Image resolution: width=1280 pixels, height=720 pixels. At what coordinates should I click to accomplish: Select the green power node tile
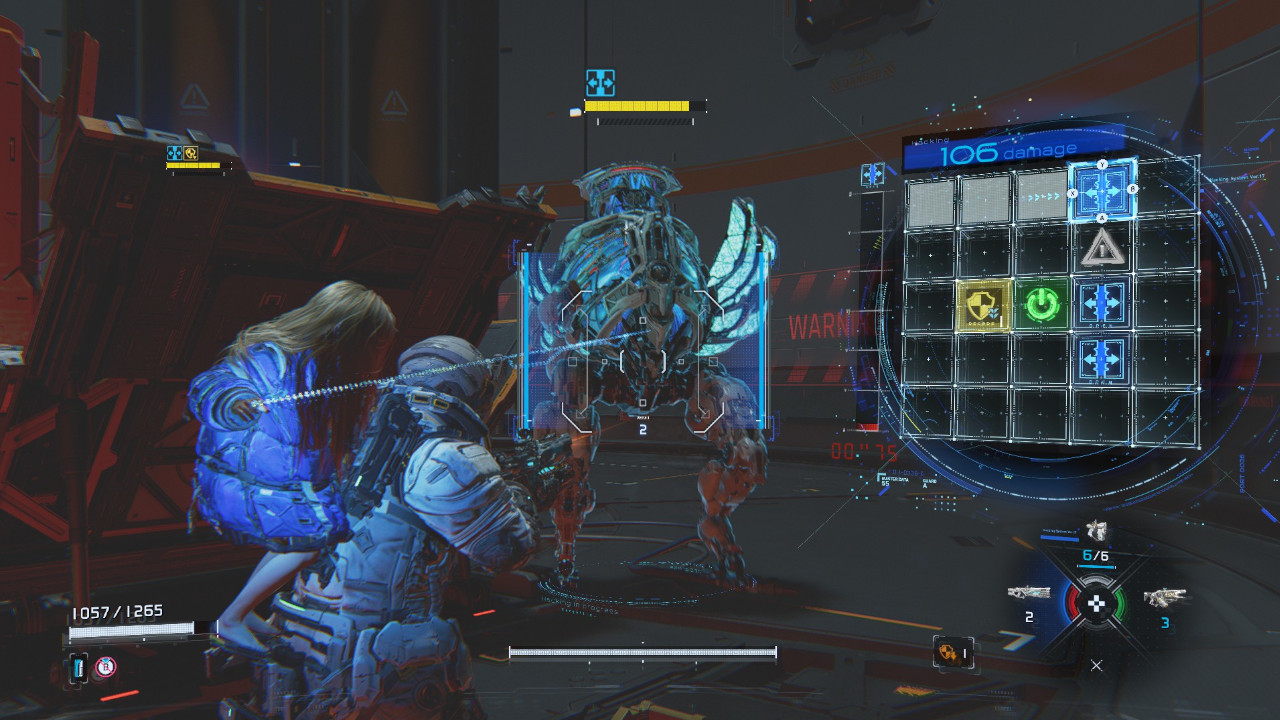[x=1043, y=304]
